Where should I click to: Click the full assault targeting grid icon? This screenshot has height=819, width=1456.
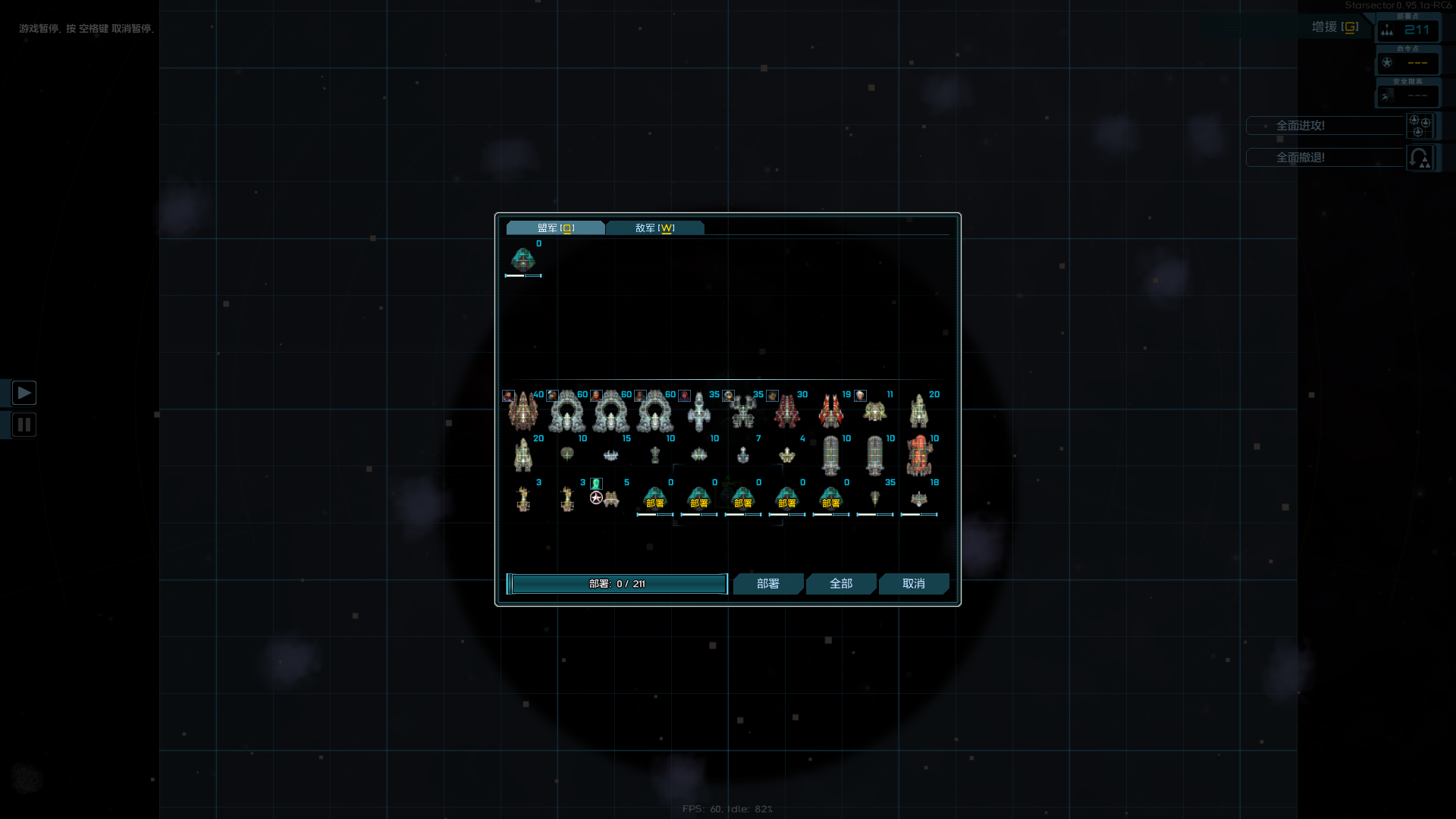pos(1420,126)
